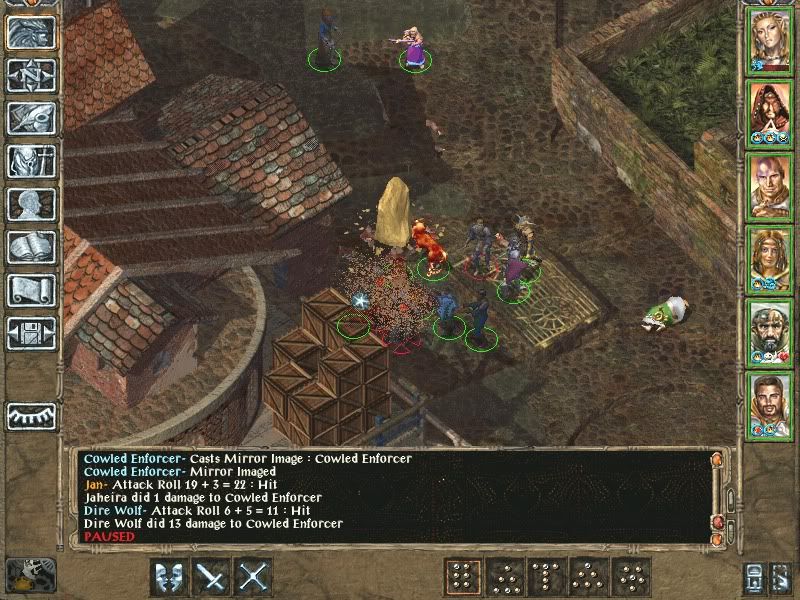
Task: Select the braided-hair woman's portrait
Action: [770, 257]
